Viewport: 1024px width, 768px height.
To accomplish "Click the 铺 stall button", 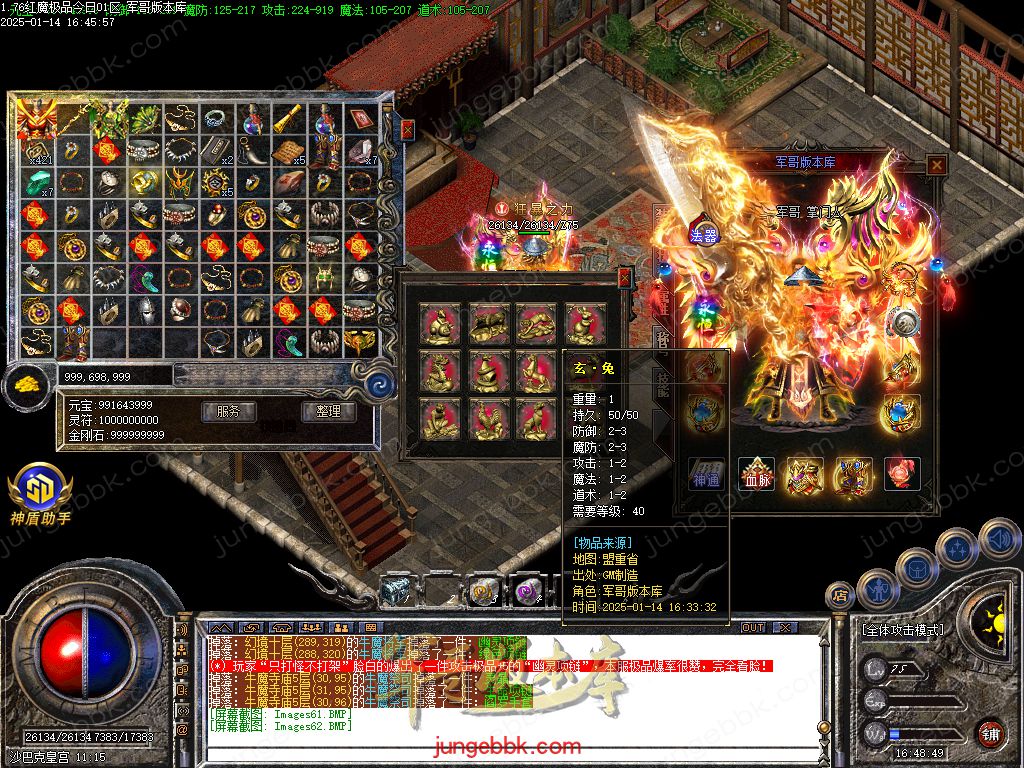I will pos(990,733).
